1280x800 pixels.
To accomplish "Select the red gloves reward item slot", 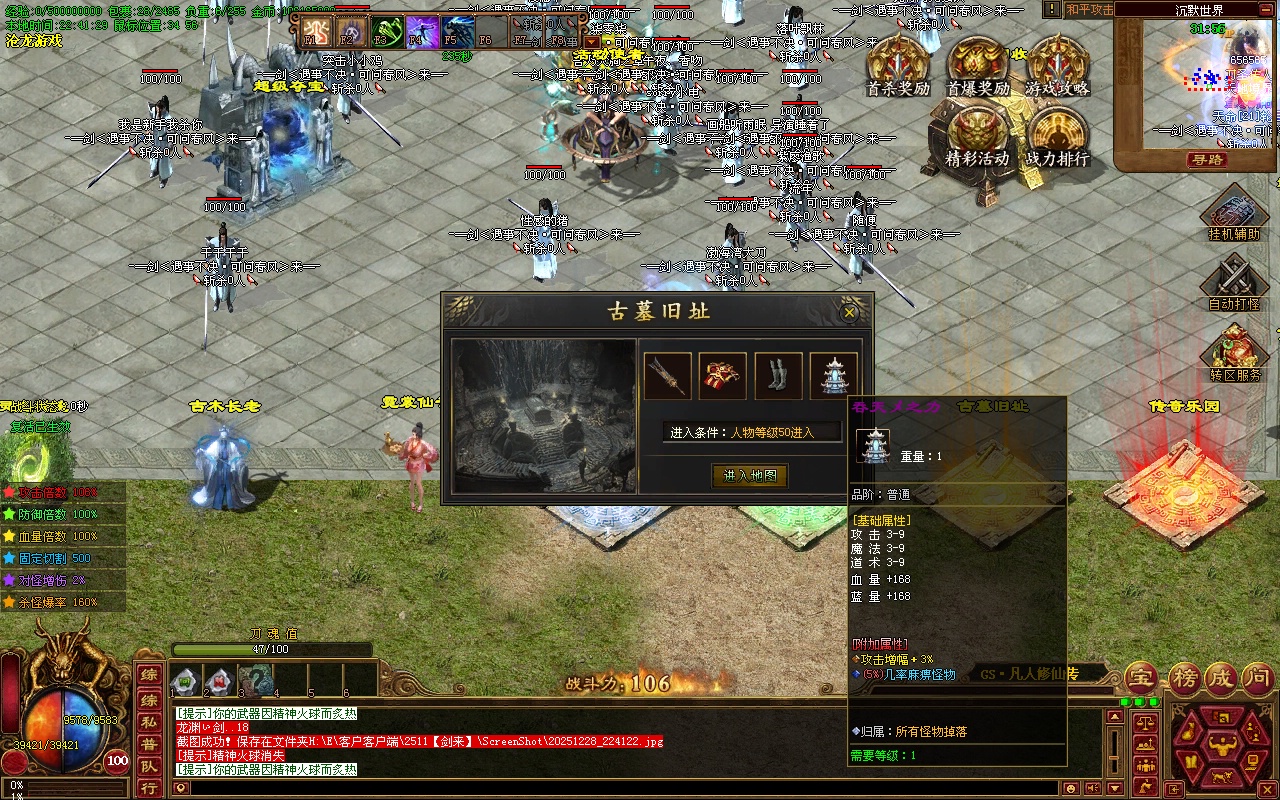I will 722,375.
